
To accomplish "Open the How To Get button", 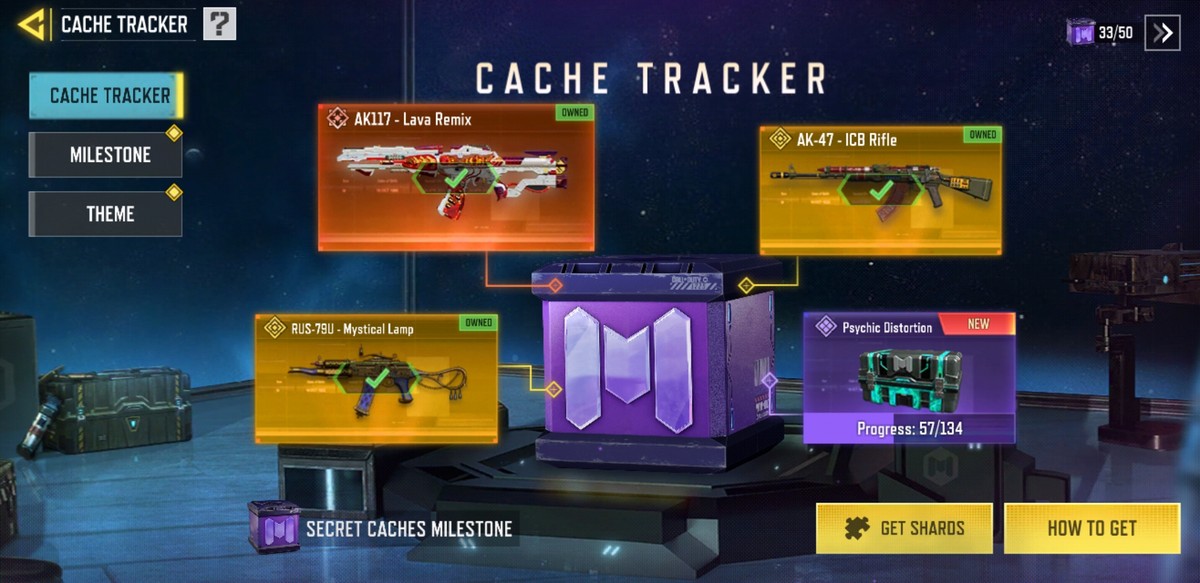I will tap(1091, 528).
